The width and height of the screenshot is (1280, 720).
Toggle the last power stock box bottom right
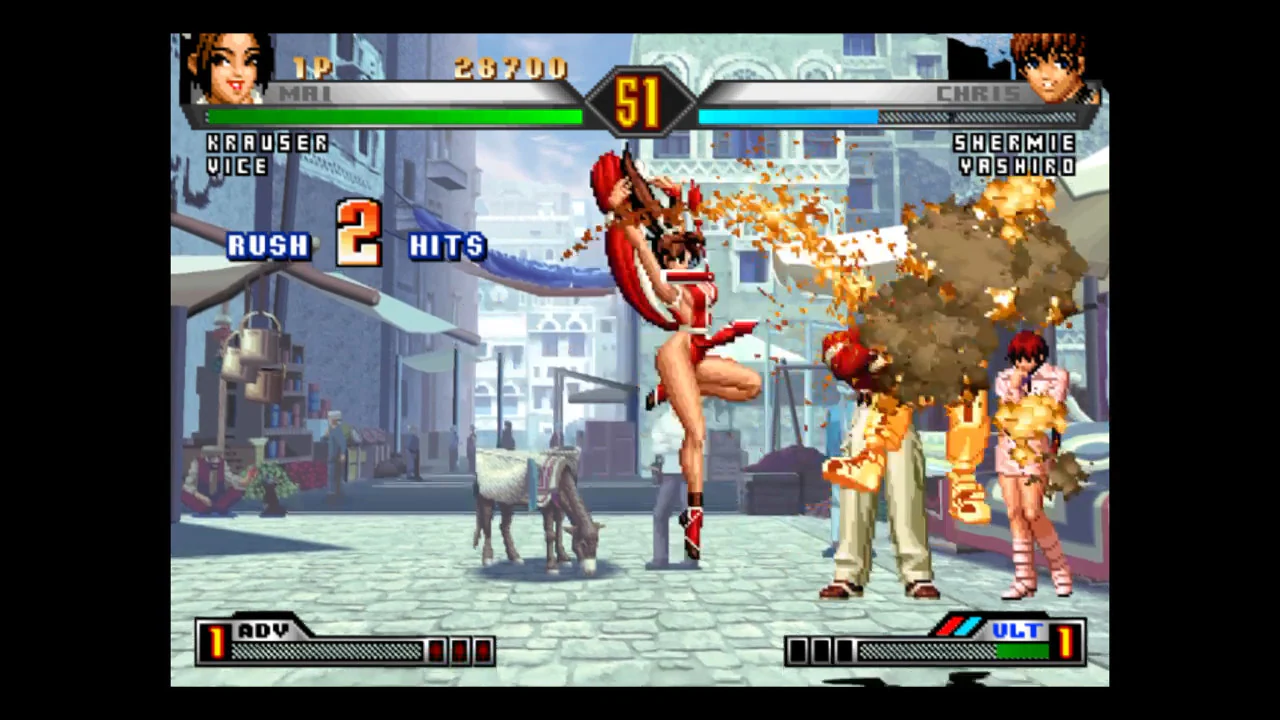(845, 651)
